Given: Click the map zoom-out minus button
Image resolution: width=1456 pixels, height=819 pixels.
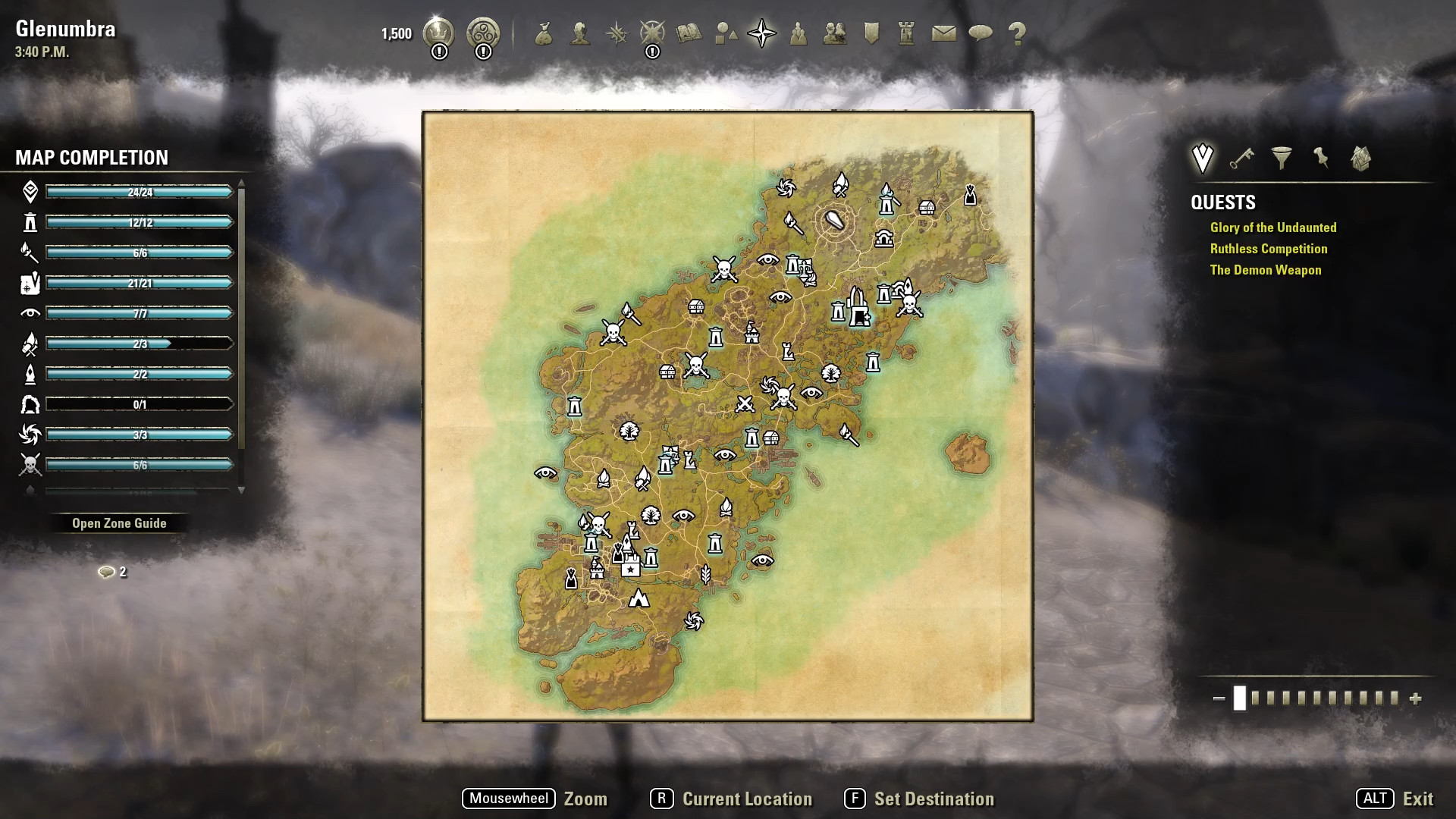Looking at the screenshot, I should (1219, 698).
